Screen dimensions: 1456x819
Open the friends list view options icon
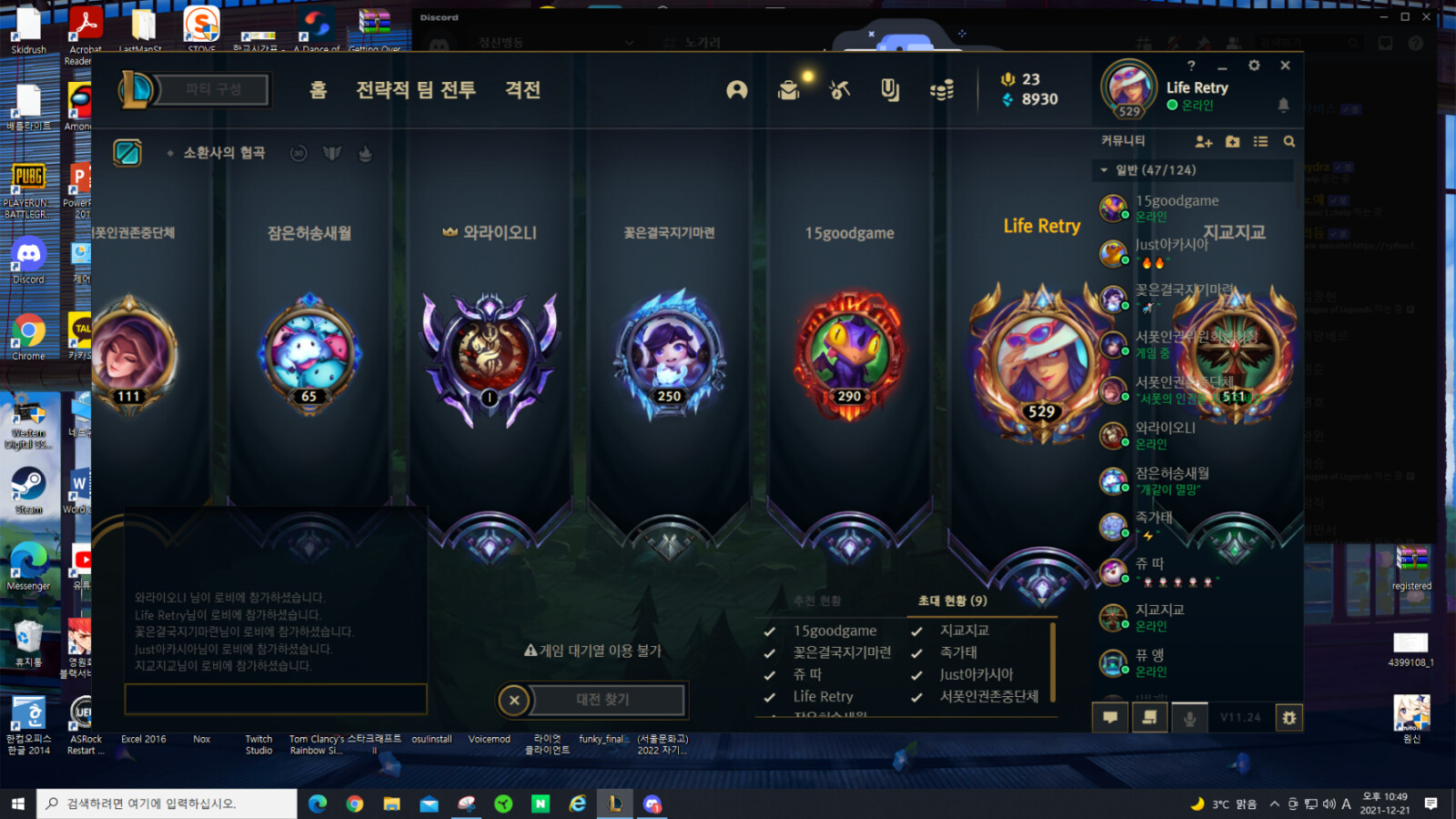pos(1260,142)
